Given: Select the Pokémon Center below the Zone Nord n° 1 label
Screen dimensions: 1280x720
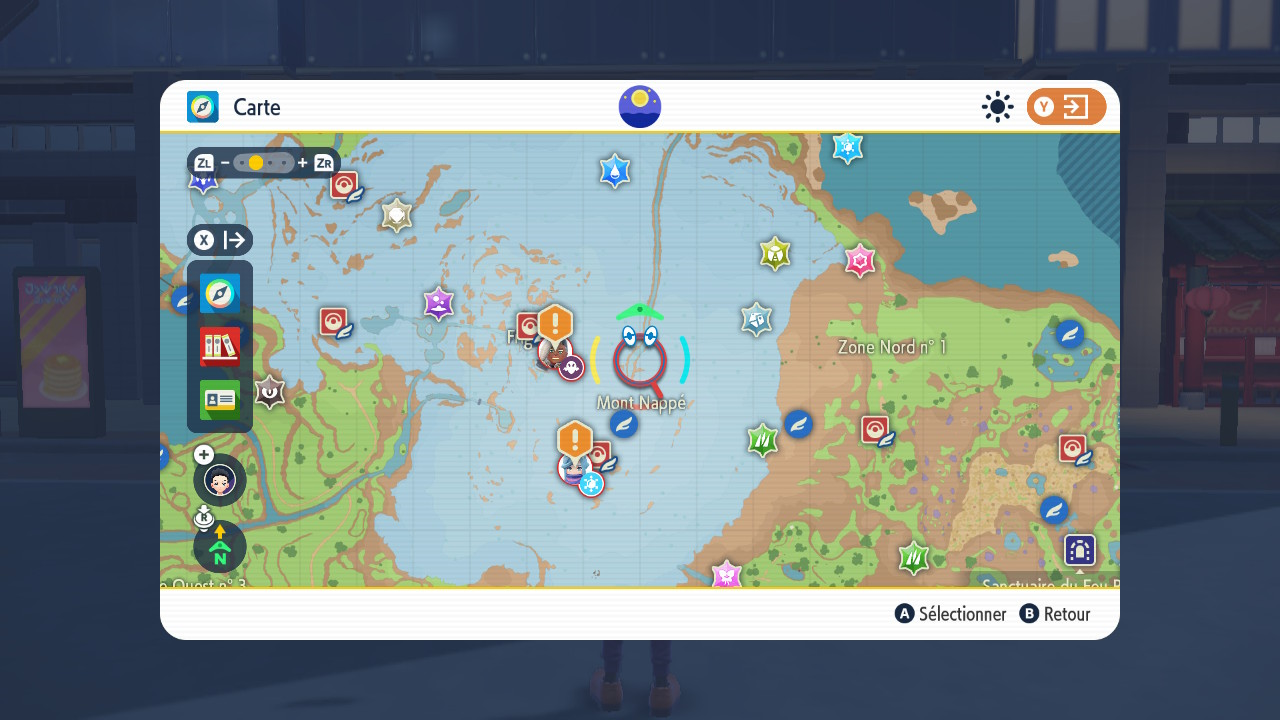Looking at the screenshot, I should [876, 430].
